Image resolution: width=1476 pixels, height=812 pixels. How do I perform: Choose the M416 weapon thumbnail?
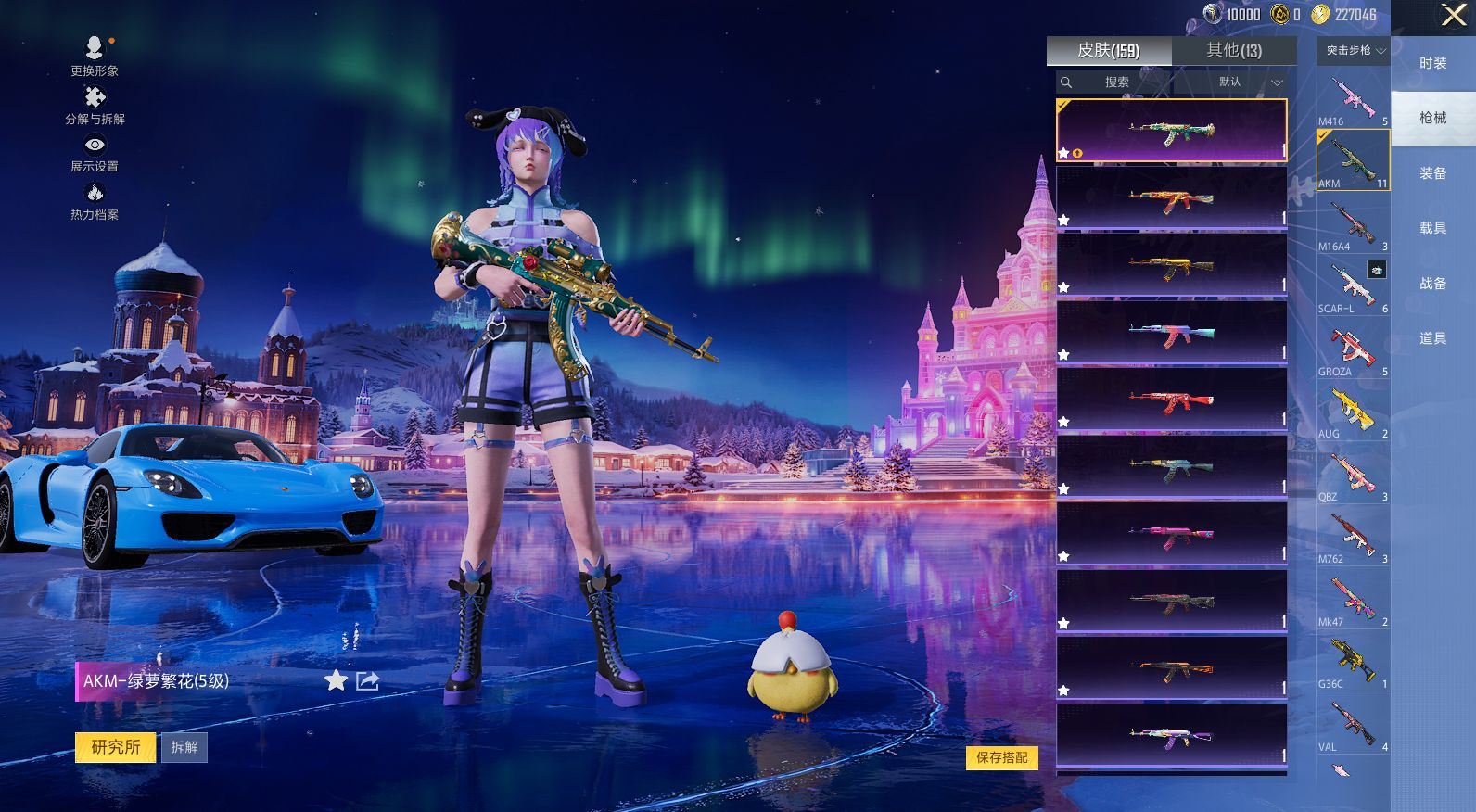click(x=1353, y=98)
